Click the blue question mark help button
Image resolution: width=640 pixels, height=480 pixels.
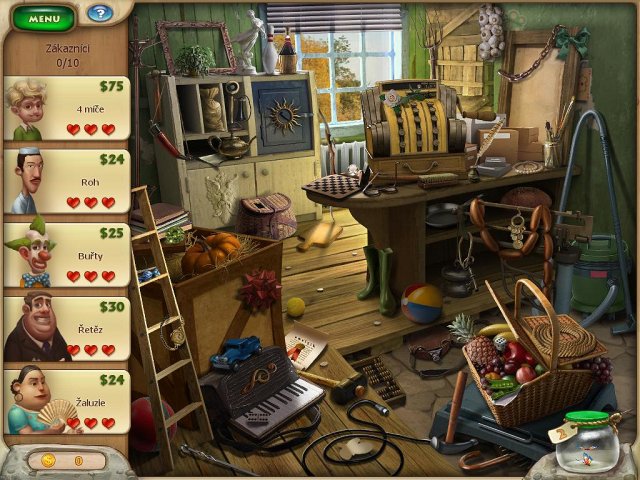[99, 14]
